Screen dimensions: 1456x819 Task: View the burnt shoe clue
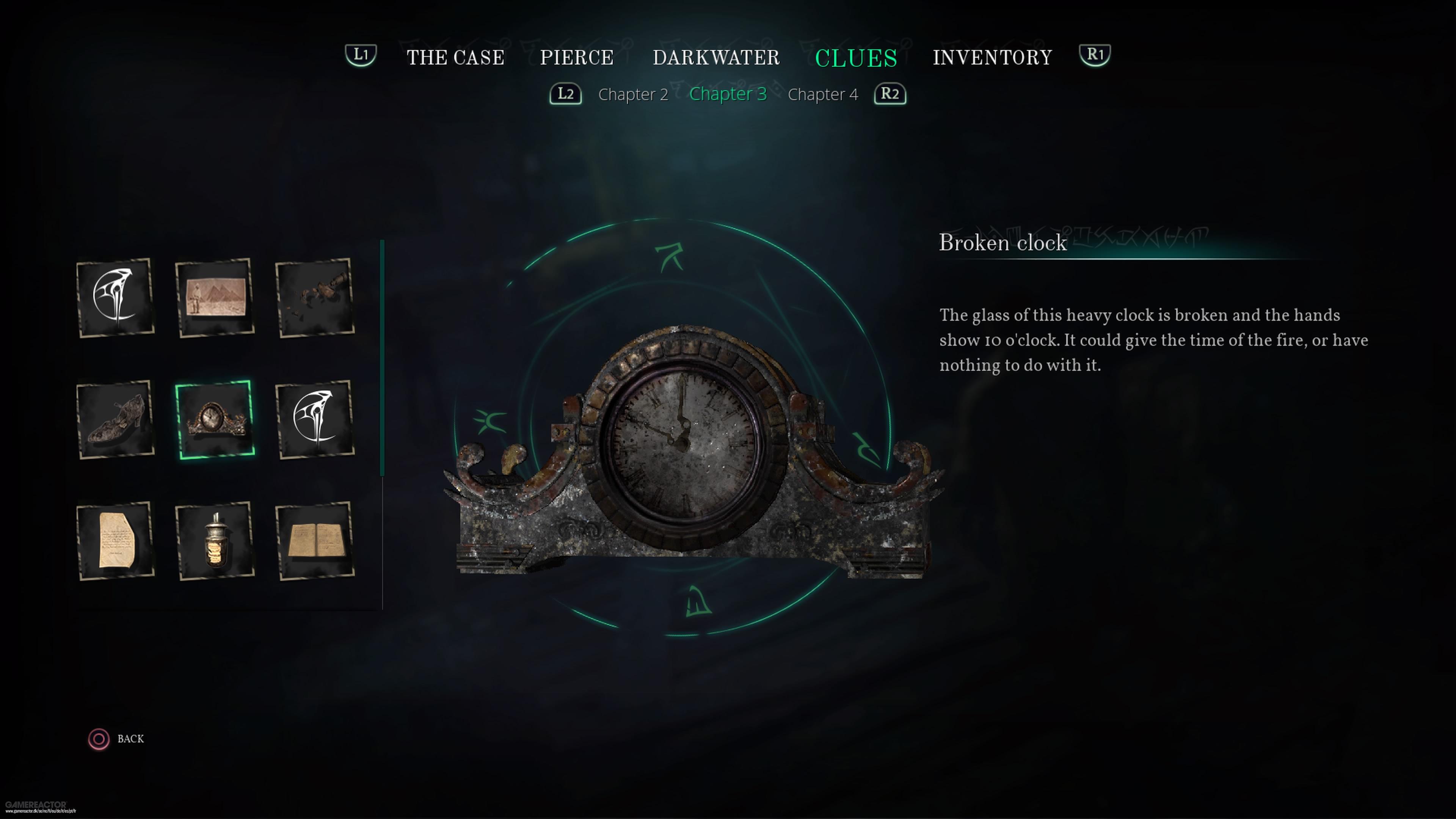click(x=116, y=419)
